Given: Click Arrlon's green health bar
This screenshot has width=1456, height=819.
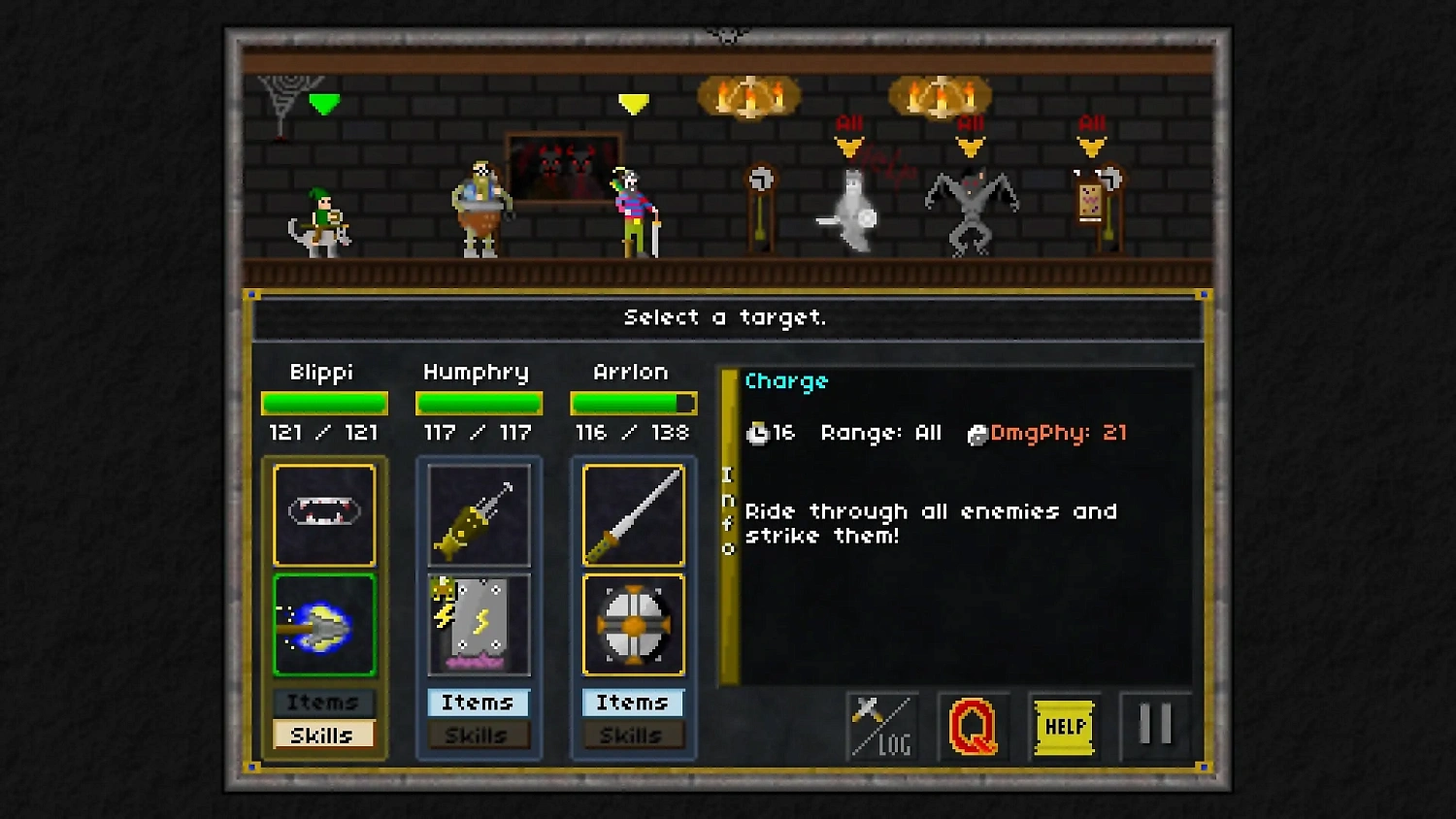Looking at the screenshot, I should pyautogui.click(x=633, y=402).
